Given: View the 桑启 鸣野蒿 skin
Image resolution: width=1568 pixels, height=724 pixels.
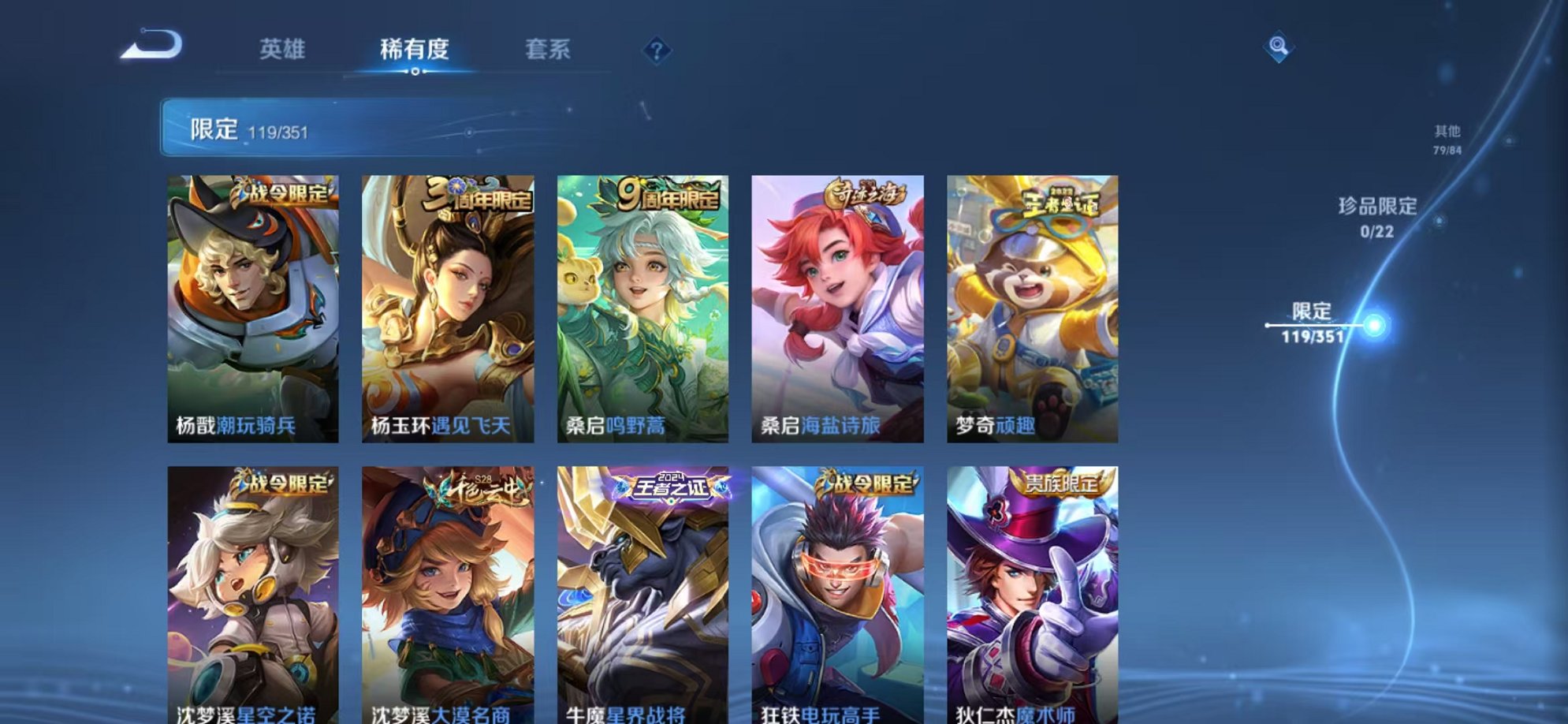Looking at the screenshot, I should [x=642, y=308].
